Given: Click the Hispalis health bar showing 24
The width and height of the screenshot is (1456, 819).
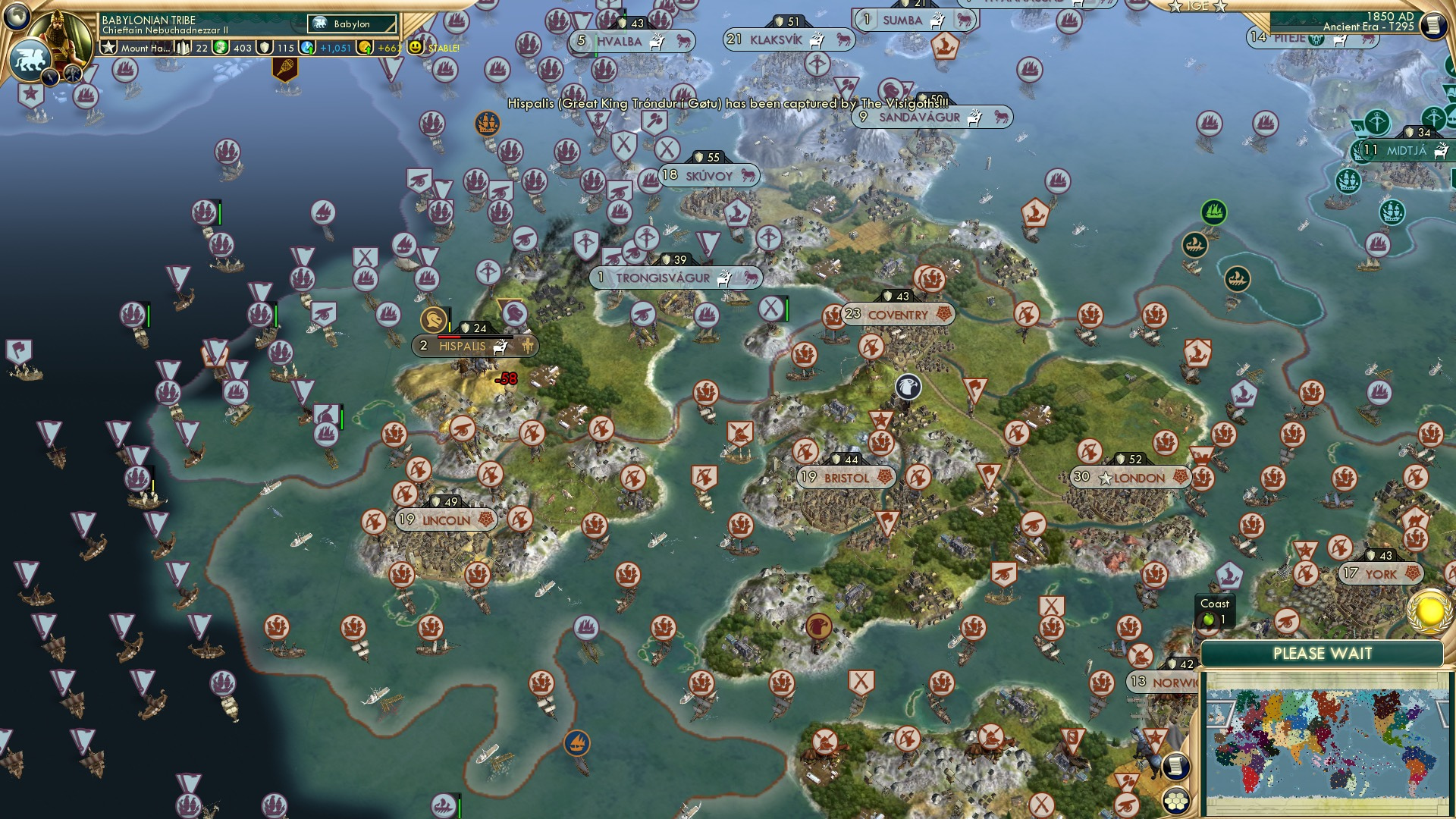Looking at the screenshot, I should [474, 328].
